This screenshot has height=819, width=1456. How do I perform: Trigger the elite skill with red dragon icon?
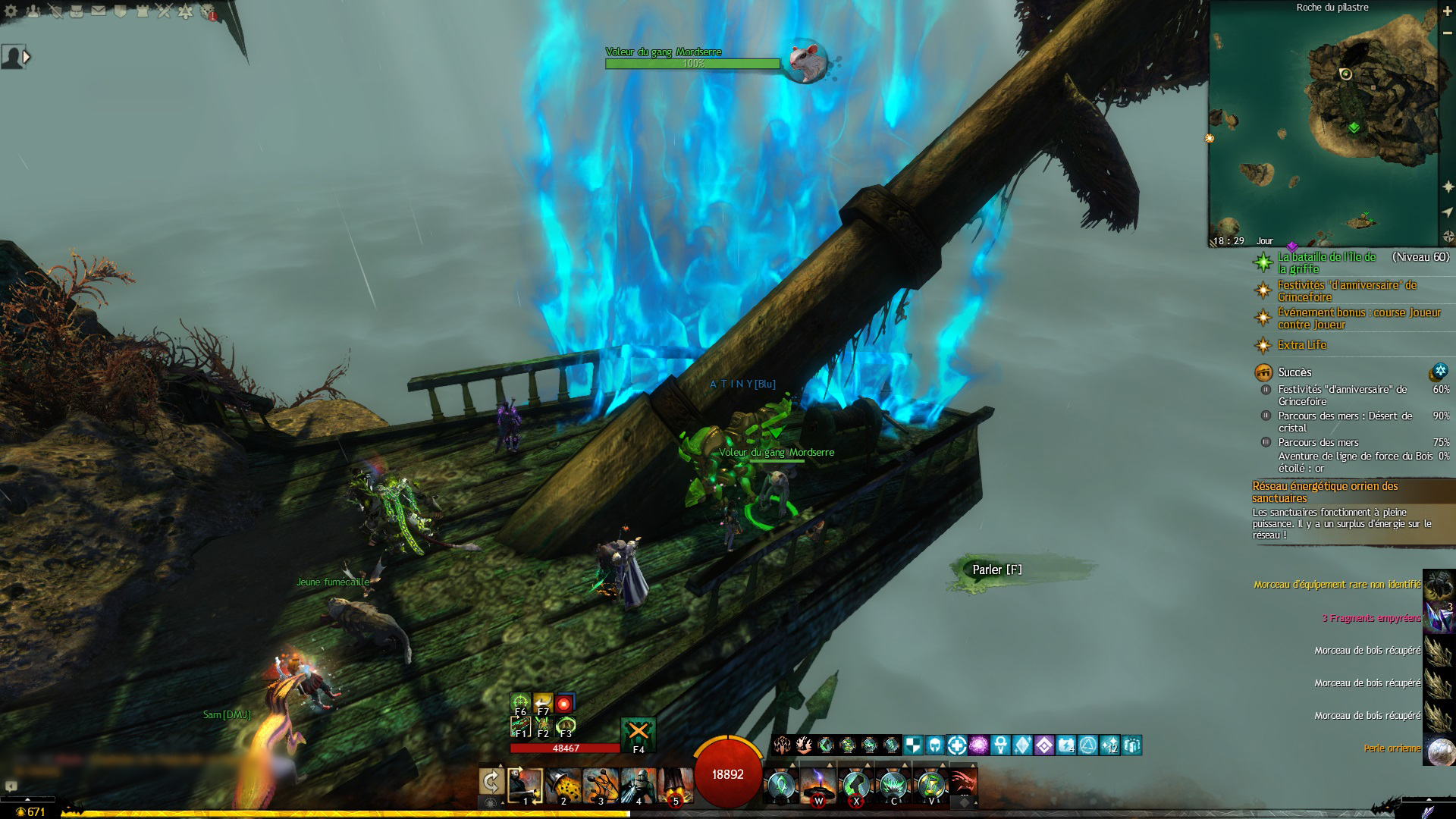pyautogui.click(x=963, y=784)
